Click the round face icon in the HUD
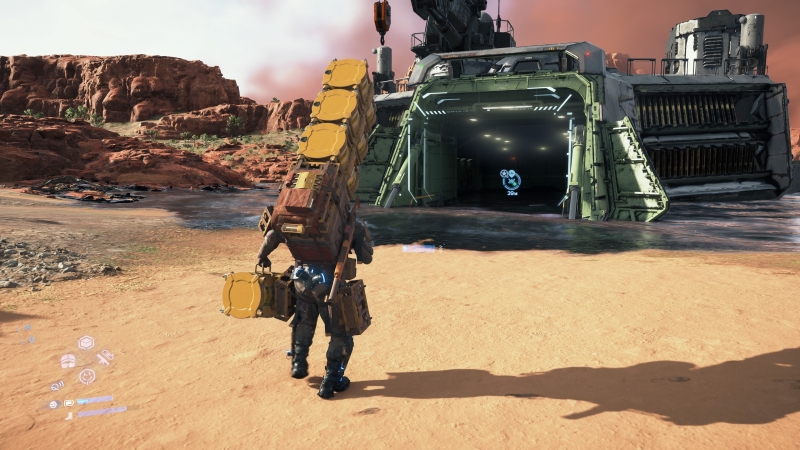Viewport: 800px width, 450px height. click(x=87, y=376)
